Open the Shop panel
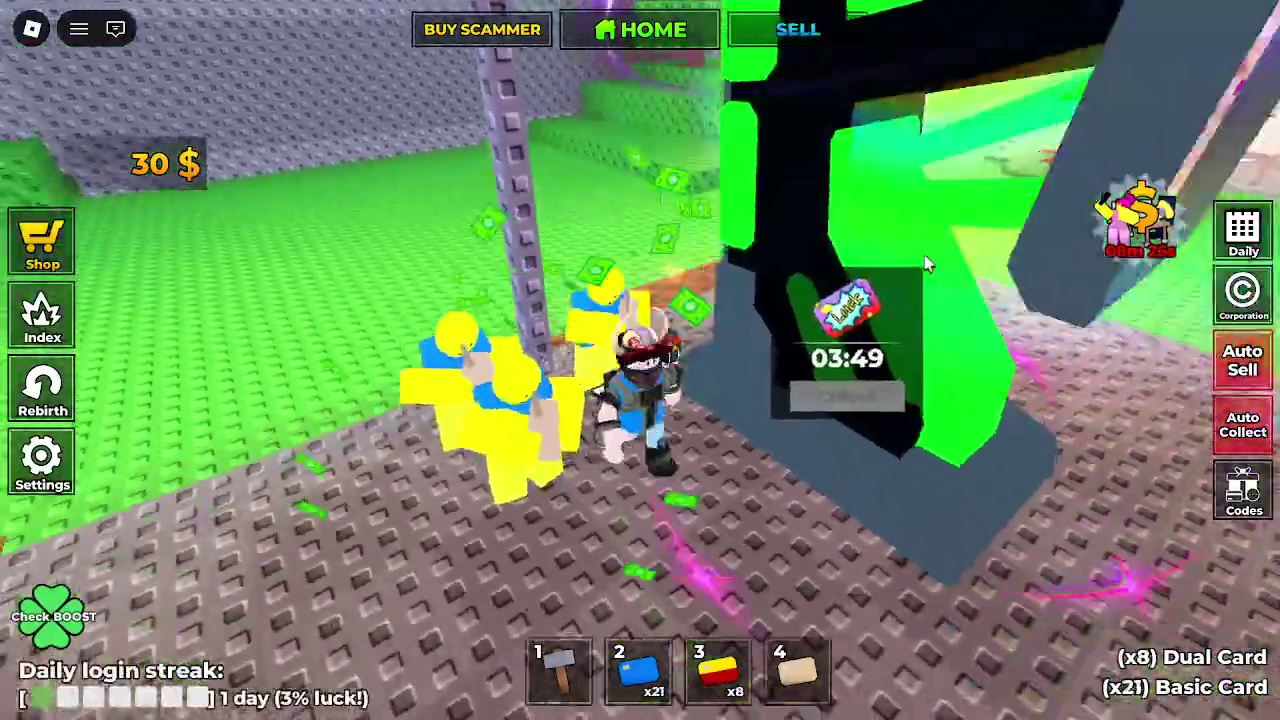1280x720 pixels. click(42, 240)
